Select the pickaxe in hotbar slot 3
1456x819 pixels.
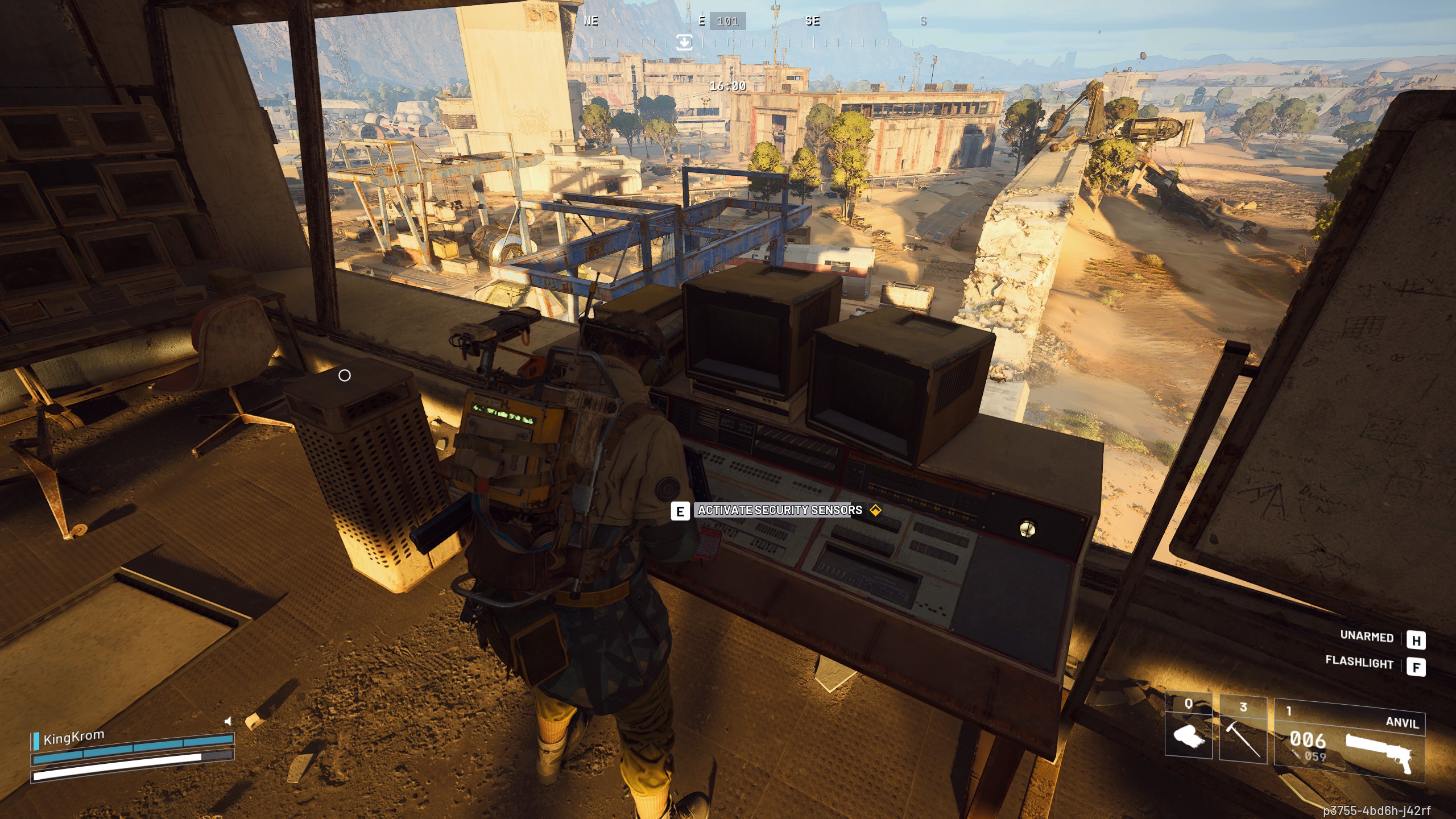click(x=1243, y=740)
